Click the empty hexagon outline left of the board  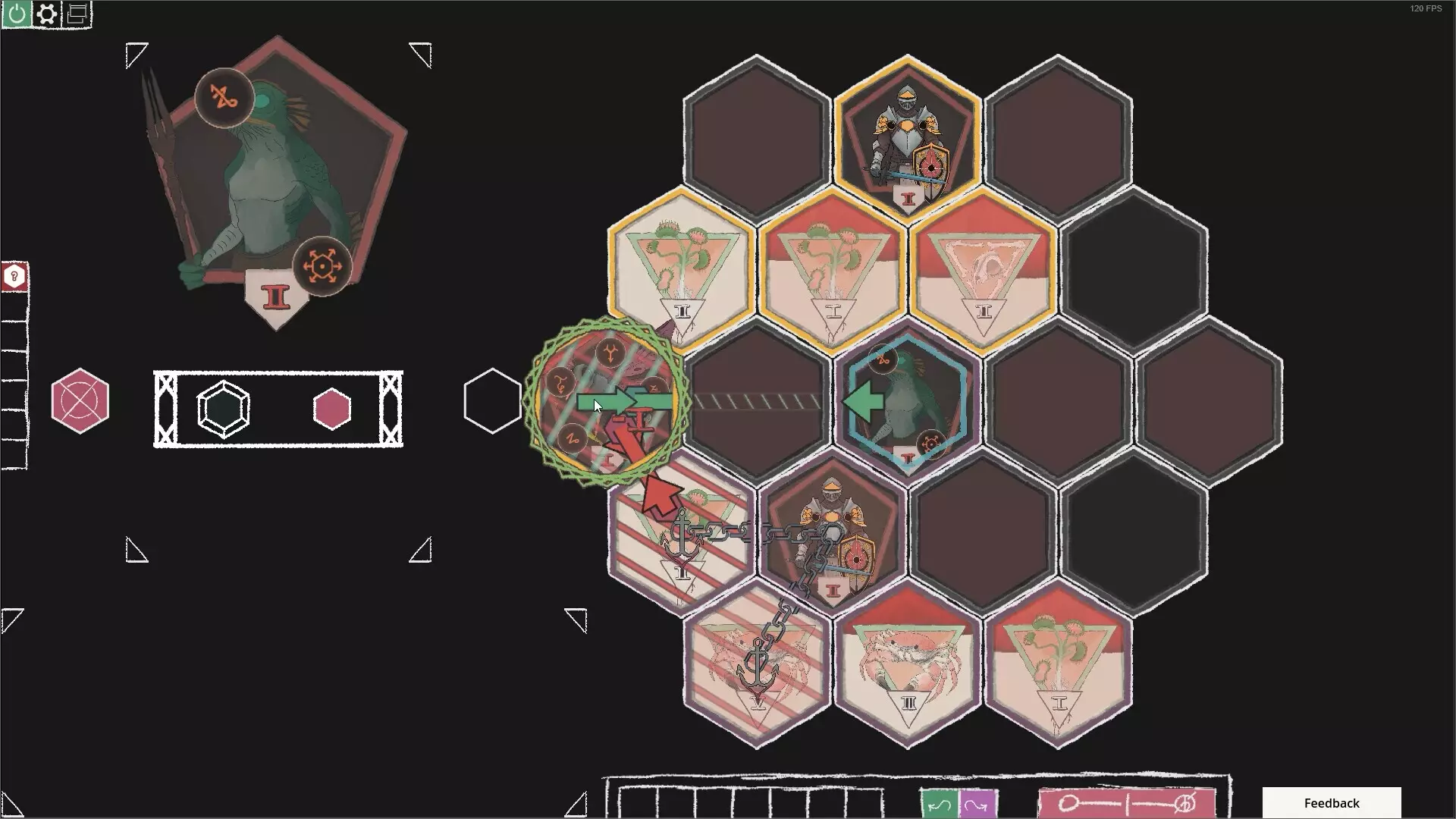(x=492, y=401)
